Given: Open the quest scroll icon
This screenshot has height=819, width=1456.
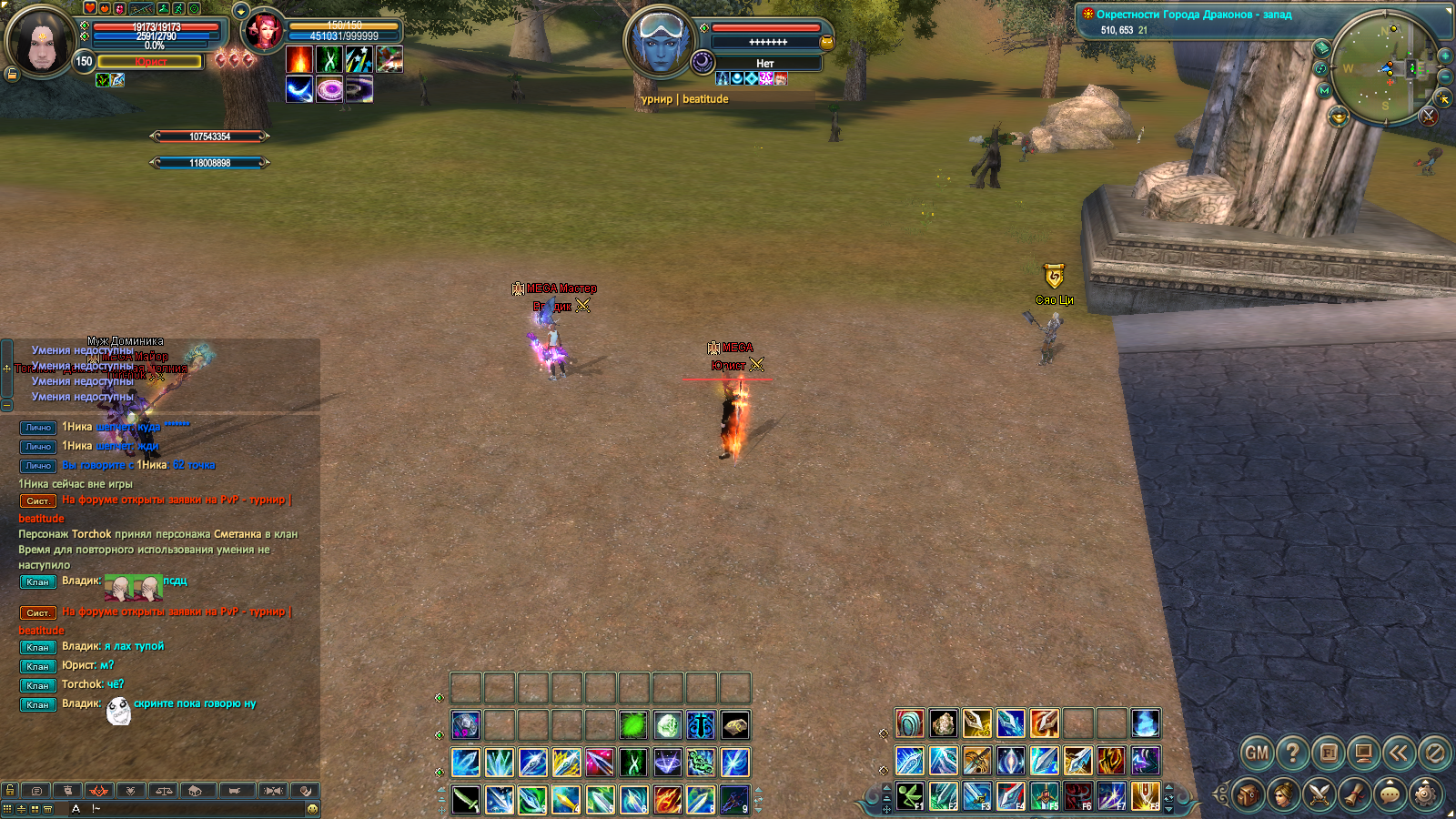Looking at the screenshot, I should point(1354,794).
